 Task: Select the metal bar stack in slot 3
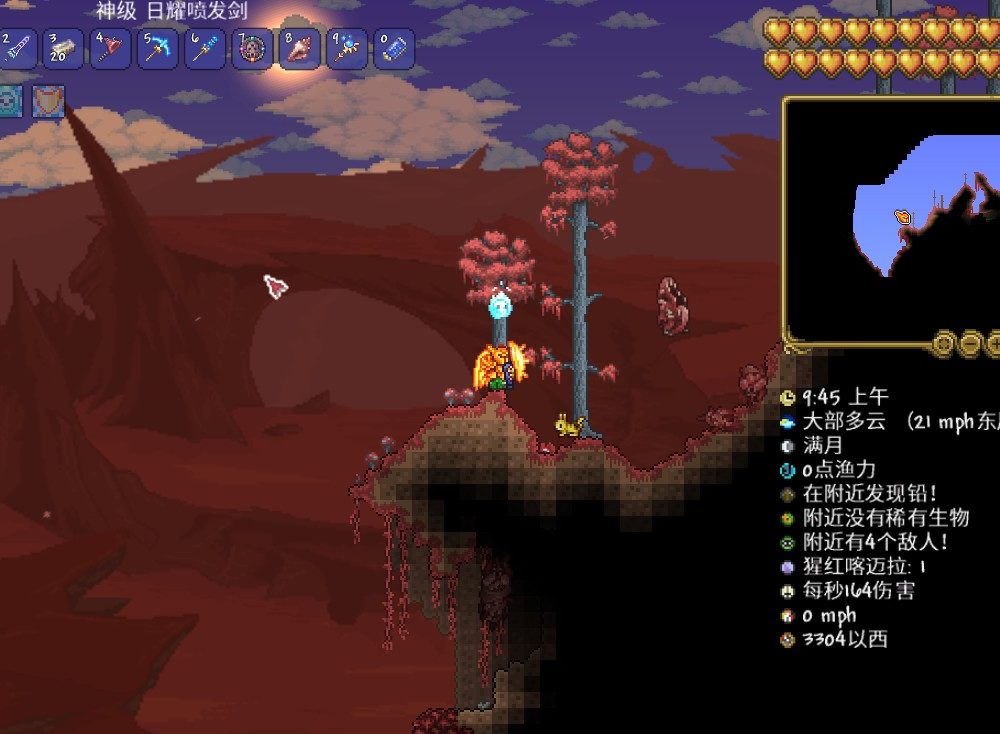click(64, 48)
